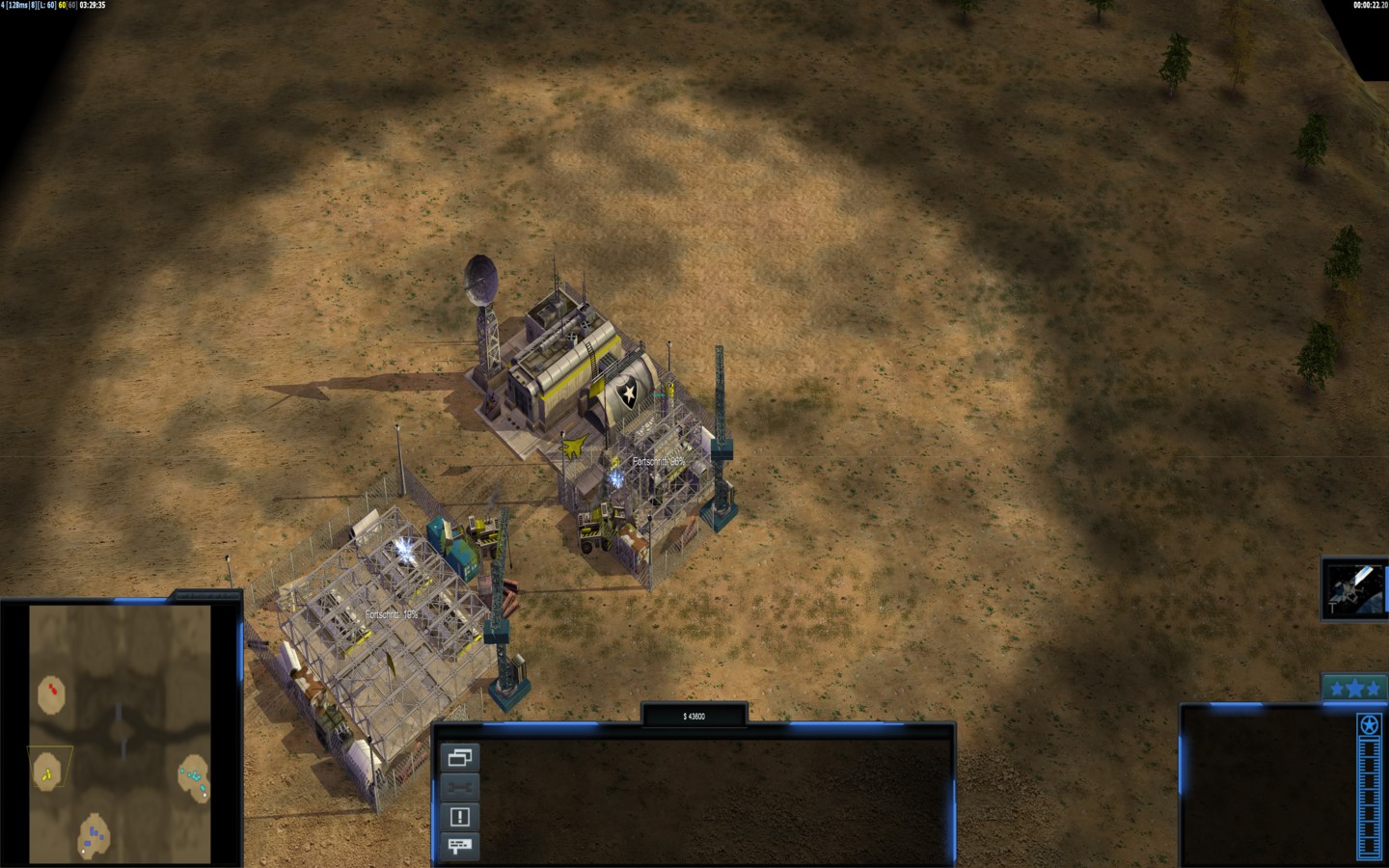
Task: Select the blue base on the minimap
Action: click(93, 835)
